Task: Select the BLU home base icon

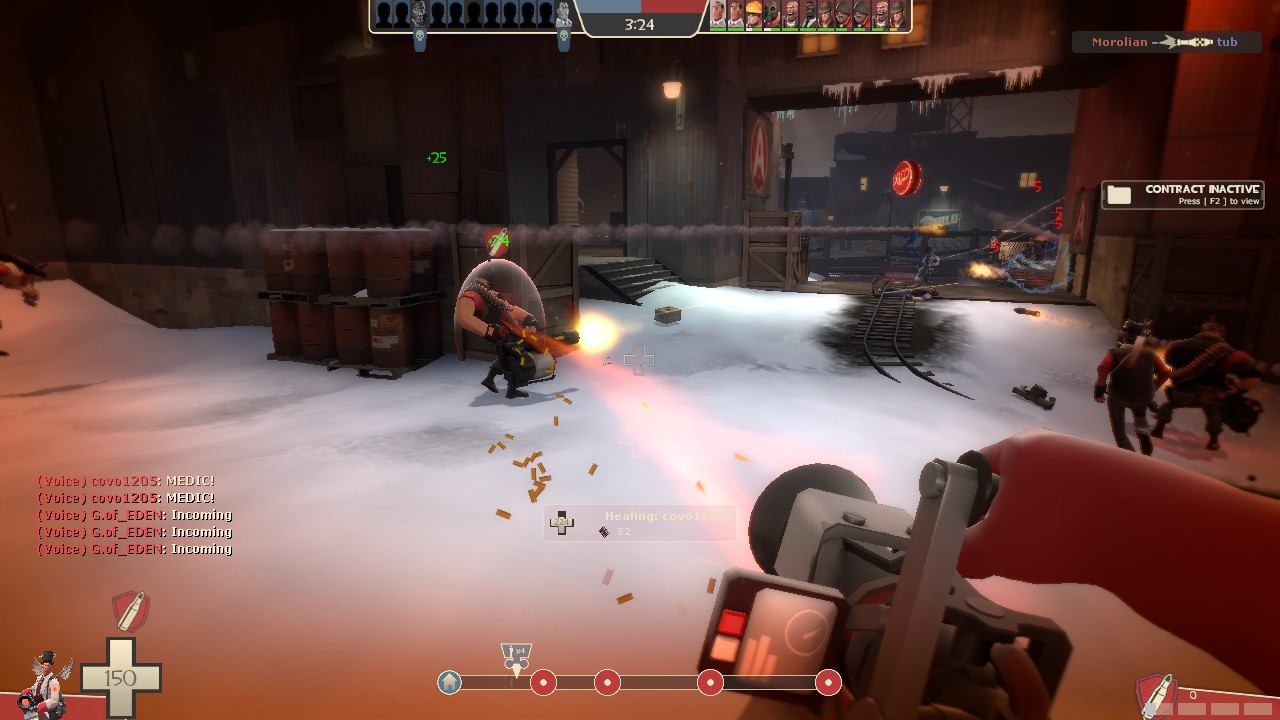Action: pyautogui.click(x=450, y=682)
